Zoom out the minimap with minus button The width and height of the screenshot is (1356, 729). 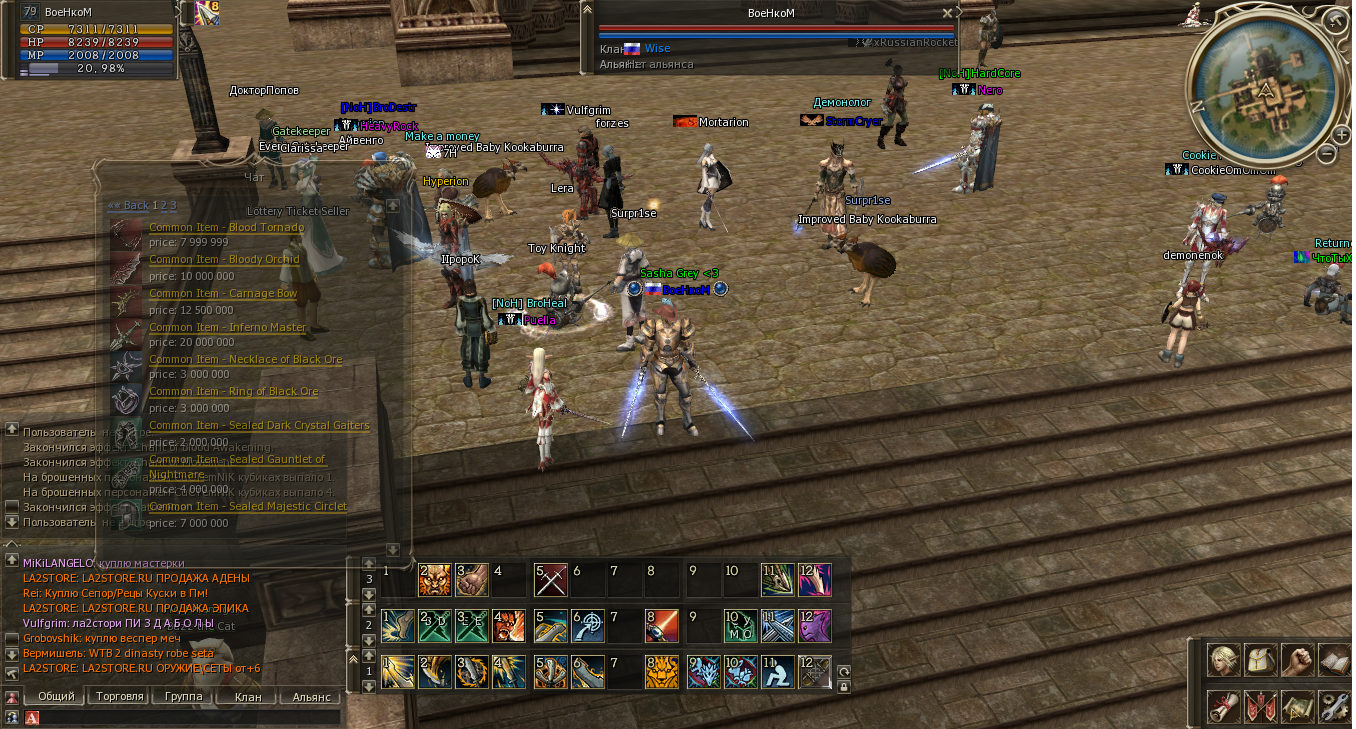pyautogui.click(x=1326, y=154)
